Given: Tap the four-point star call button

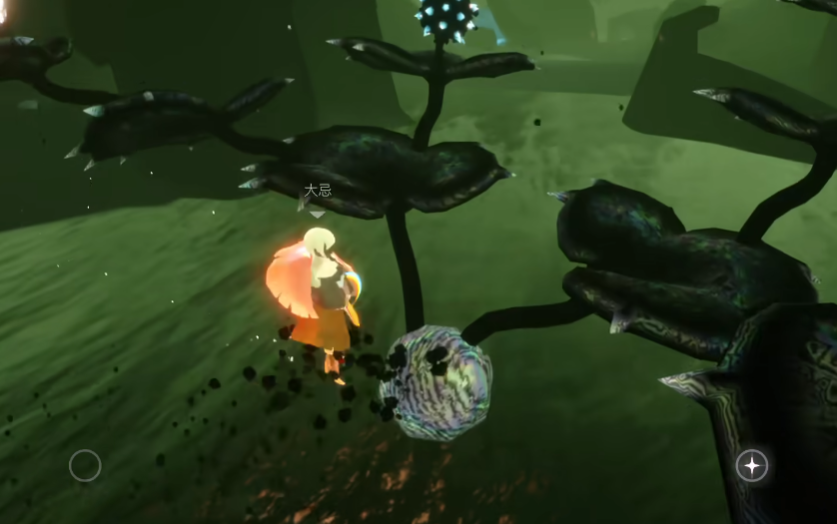Looking at the screenshot, I should [x=752, y=465].
